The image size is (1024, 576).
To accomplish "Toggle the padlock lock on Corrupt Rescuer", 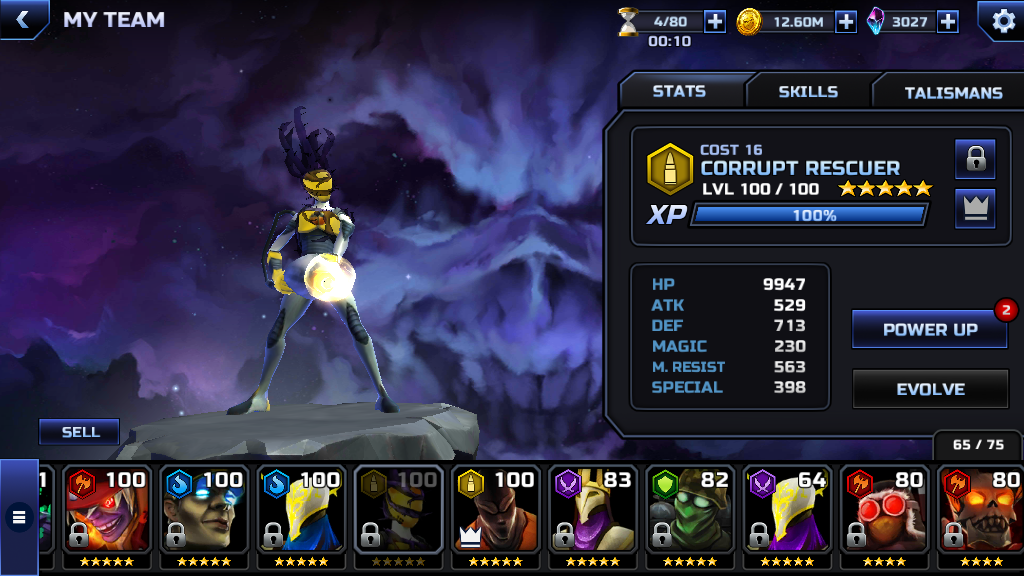I will point(975,158).
